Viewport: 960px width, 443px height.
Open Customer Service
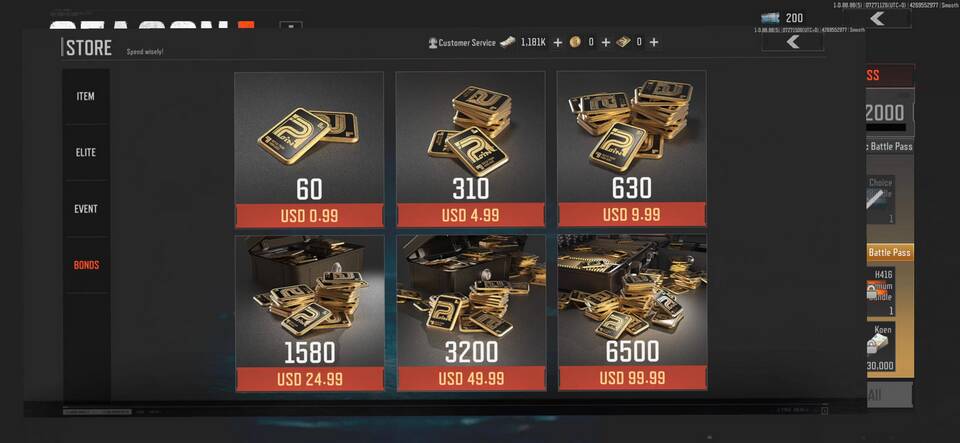462,43
